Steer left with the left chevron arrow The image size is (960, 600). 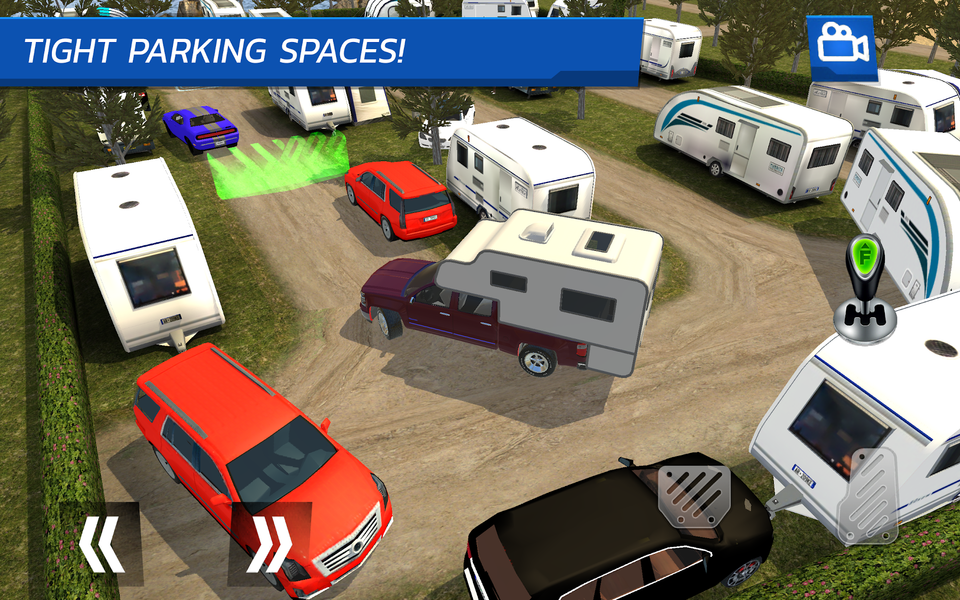pos(102,543)
